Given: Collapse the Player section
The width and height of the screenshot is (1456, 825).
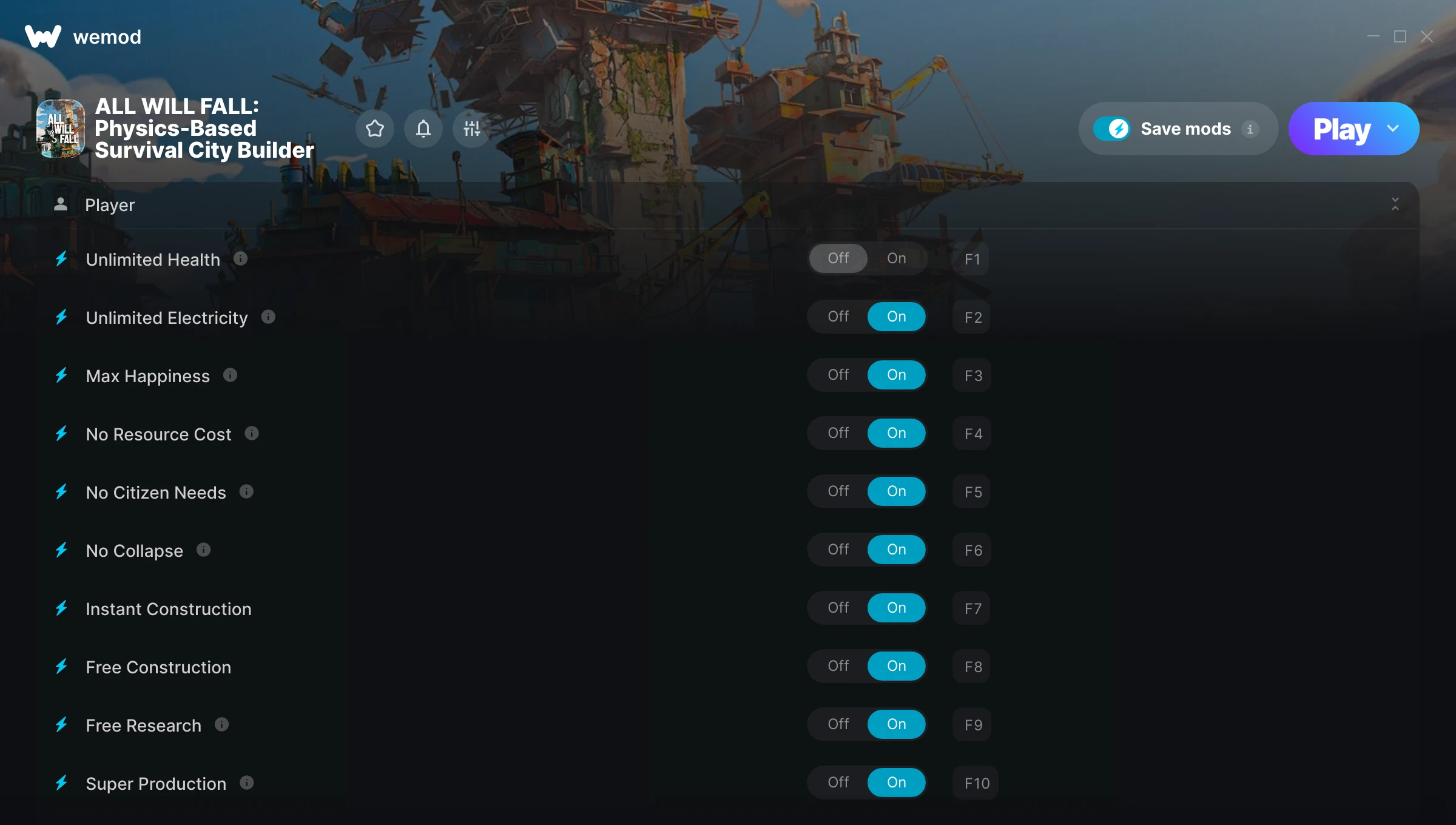Looking at the screenshot, I should pos(1395,204).
